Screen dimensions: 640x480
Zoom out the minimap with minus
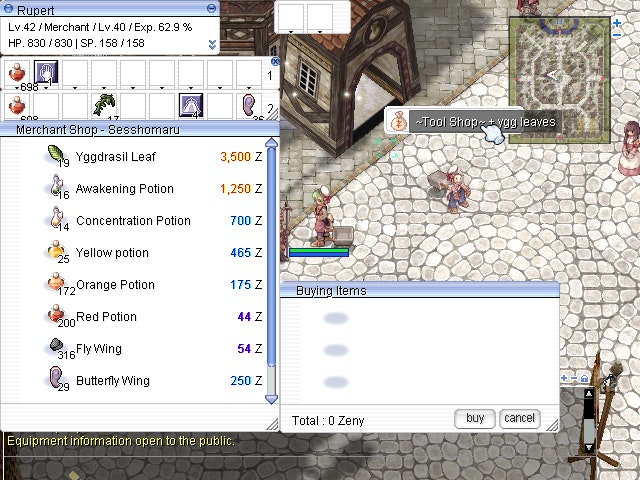click(573, 379)
